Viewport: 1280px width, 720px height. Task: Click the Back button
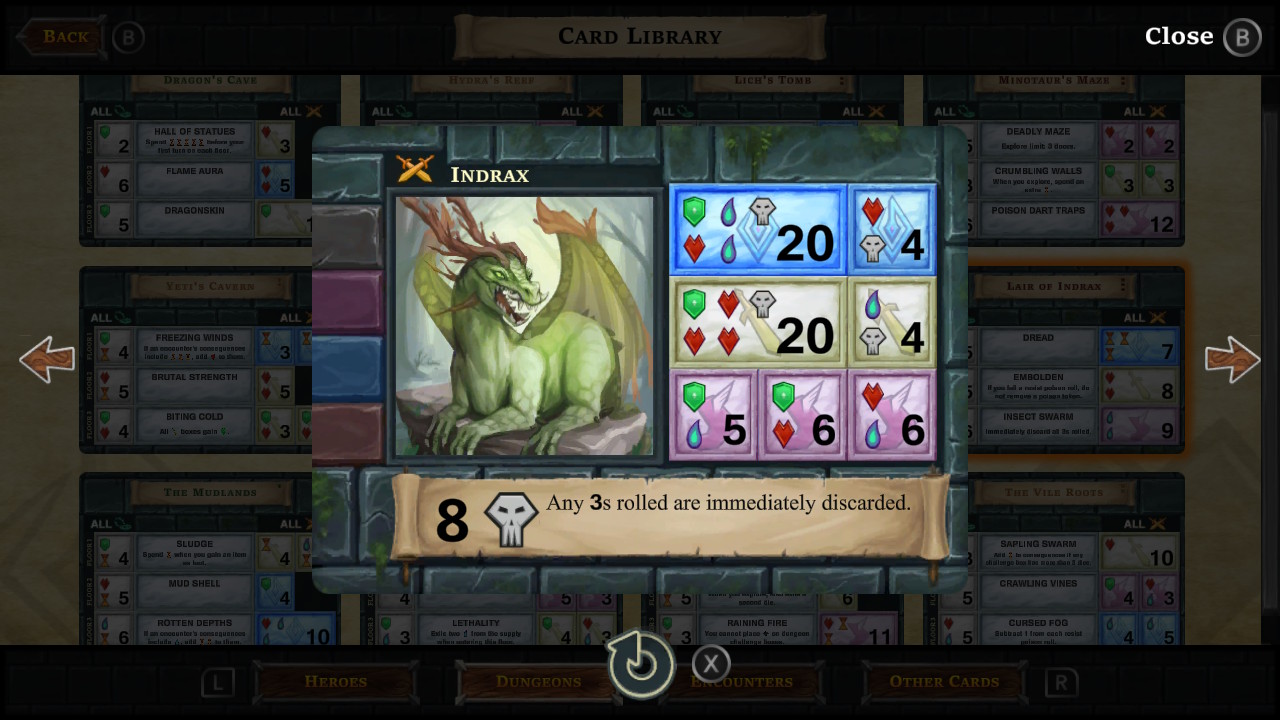[x=60, y=36]
